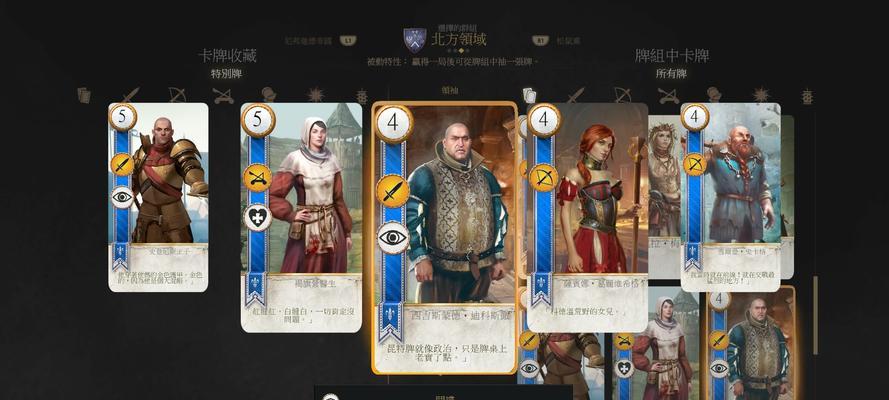Choose the top-row Dun Banner Medic card
889x400 pixels.
[x=301, y=215]
